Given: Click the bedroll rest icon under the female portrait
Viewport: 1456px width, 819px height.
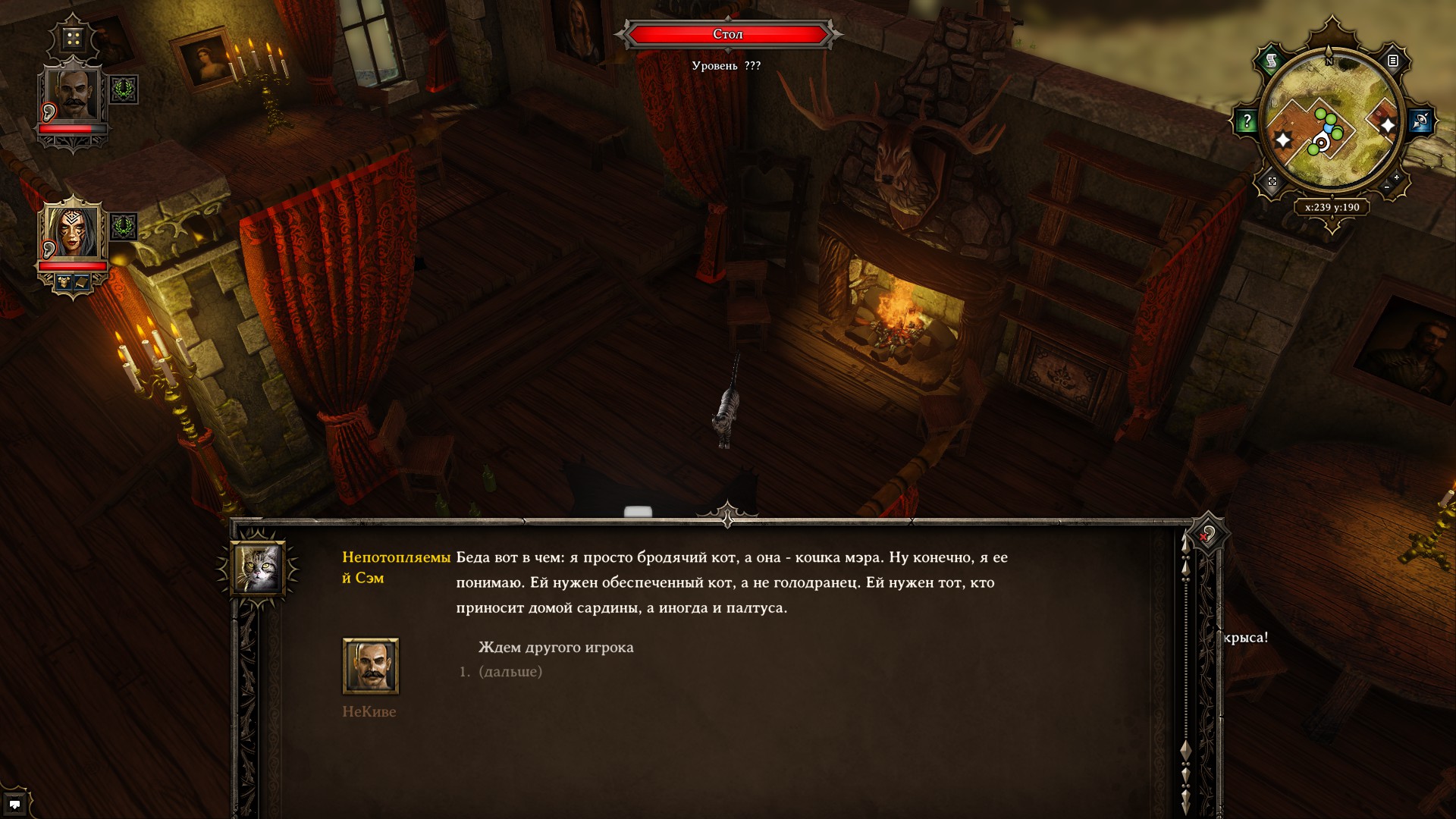Looking at the screenshot, I should [80, 281].
